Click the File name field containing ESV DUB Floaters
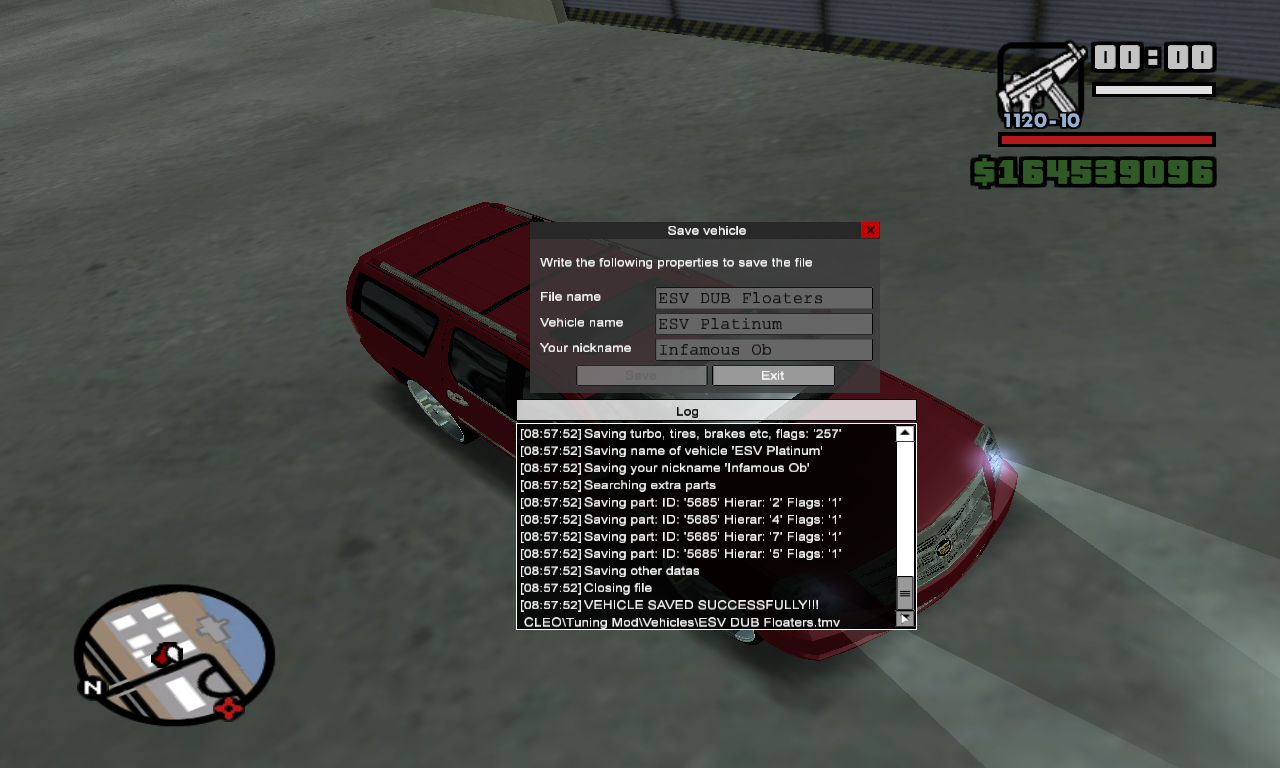This screenshot has height=768, width=1280. tap(763, 298)
